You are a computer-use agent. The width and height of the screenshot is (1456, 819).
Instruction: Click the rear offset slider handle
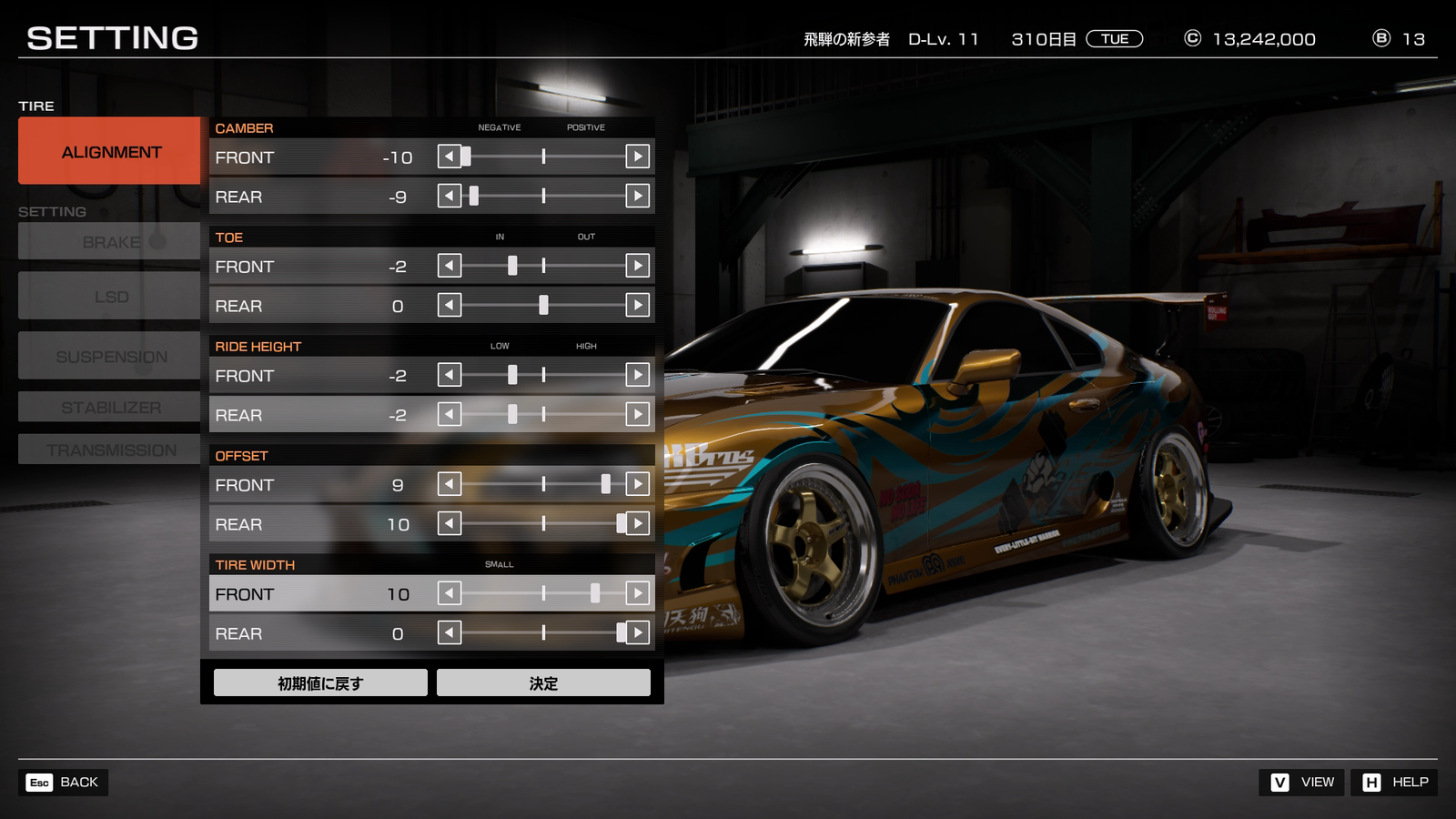pos(621,523)
